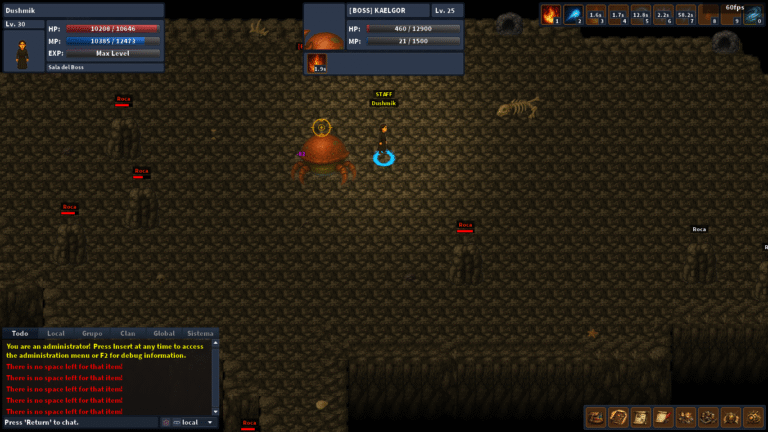768x432 pixels.
Task: Cast the blue comet spell in slot 2
Action: tap(574, 14)
